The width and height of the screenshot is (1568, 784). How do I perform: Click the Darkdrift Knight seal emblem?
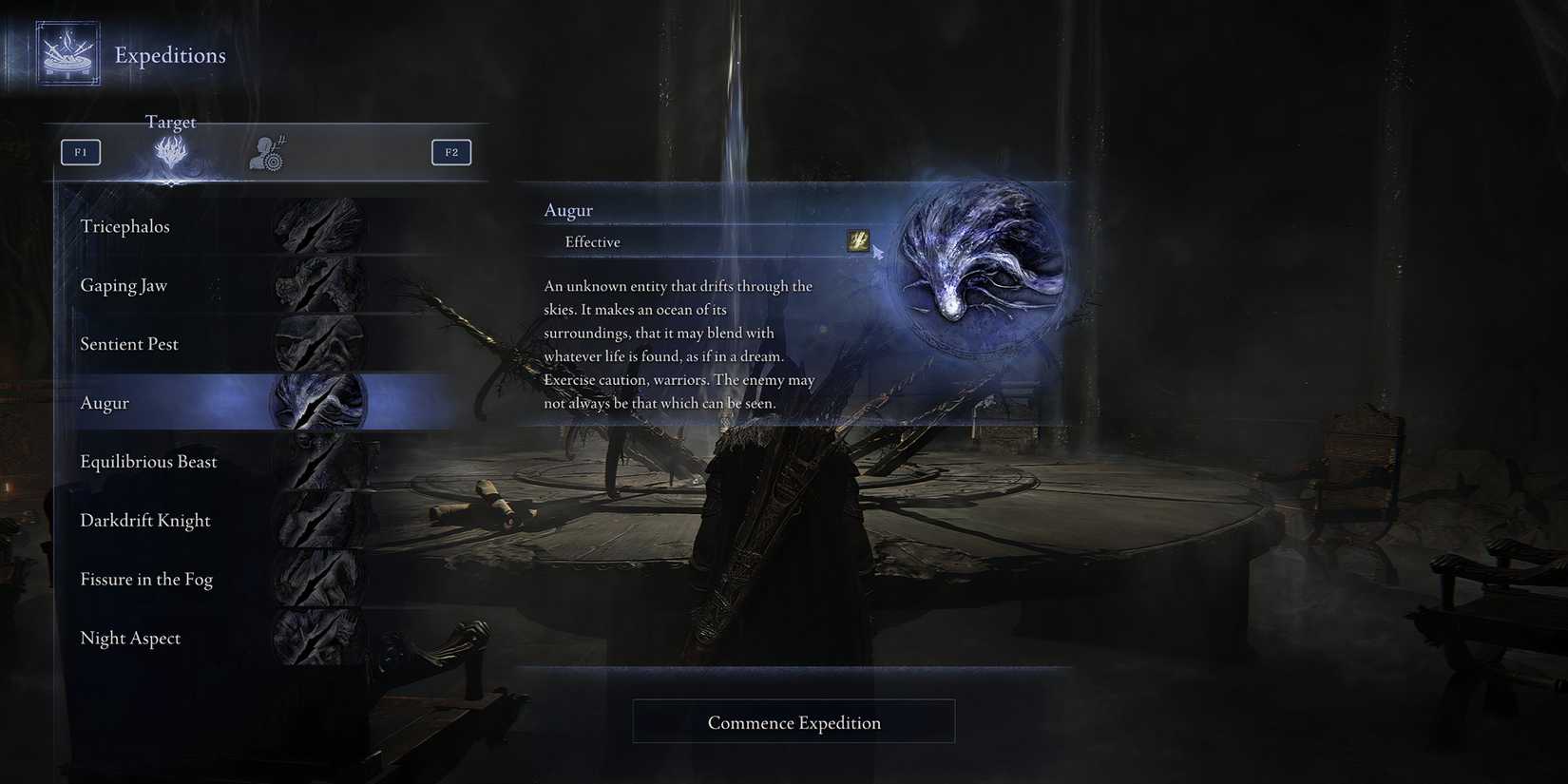tap(318, 520)
